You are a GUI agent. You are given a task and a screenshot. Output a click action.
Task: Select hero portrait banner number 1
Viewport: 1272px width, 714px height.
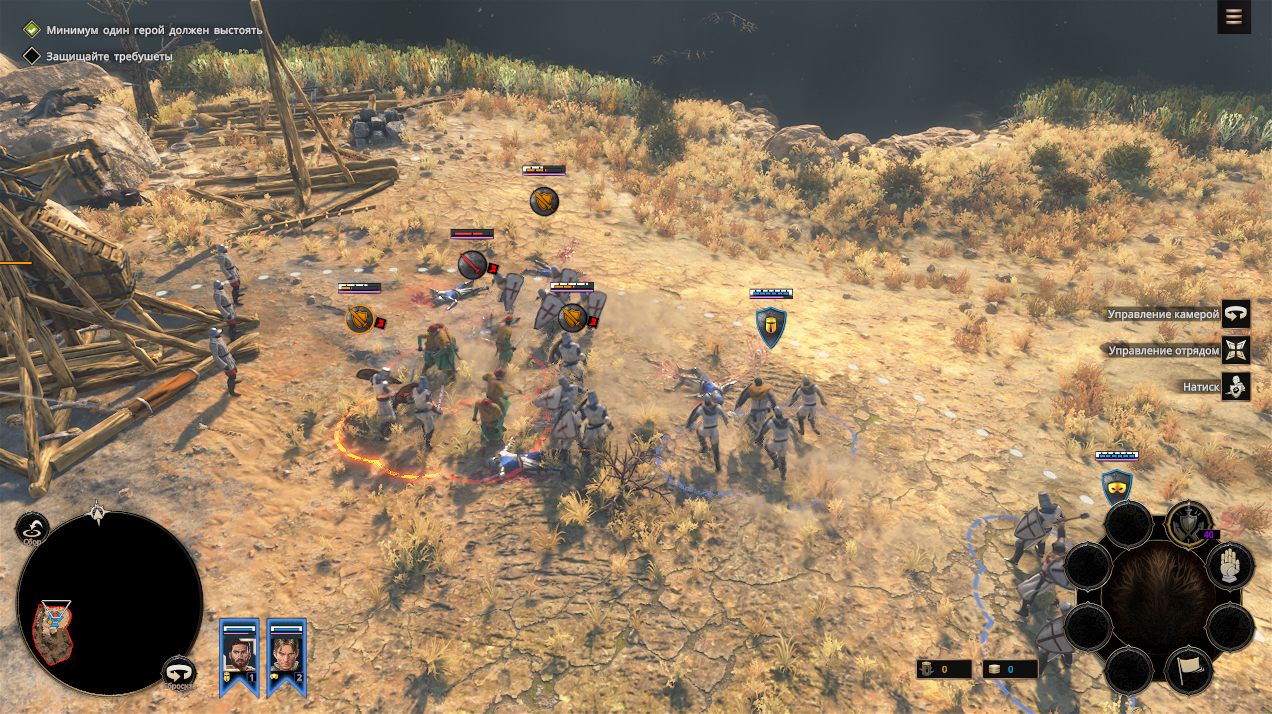(239, 655)
